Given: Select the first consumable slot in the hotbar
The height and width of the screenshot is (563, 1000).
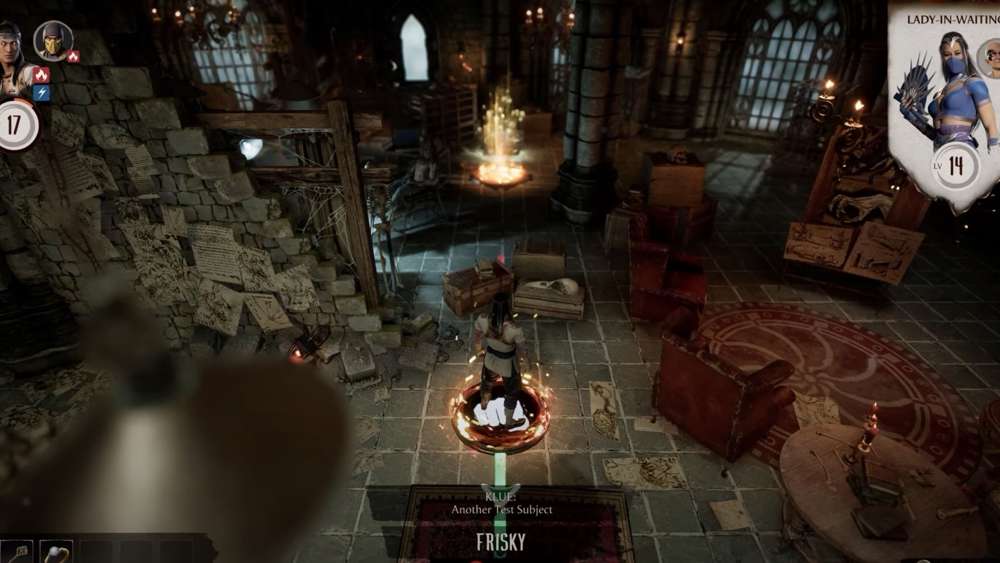Looking at the screenshot, I should click(x=17, y=553).
